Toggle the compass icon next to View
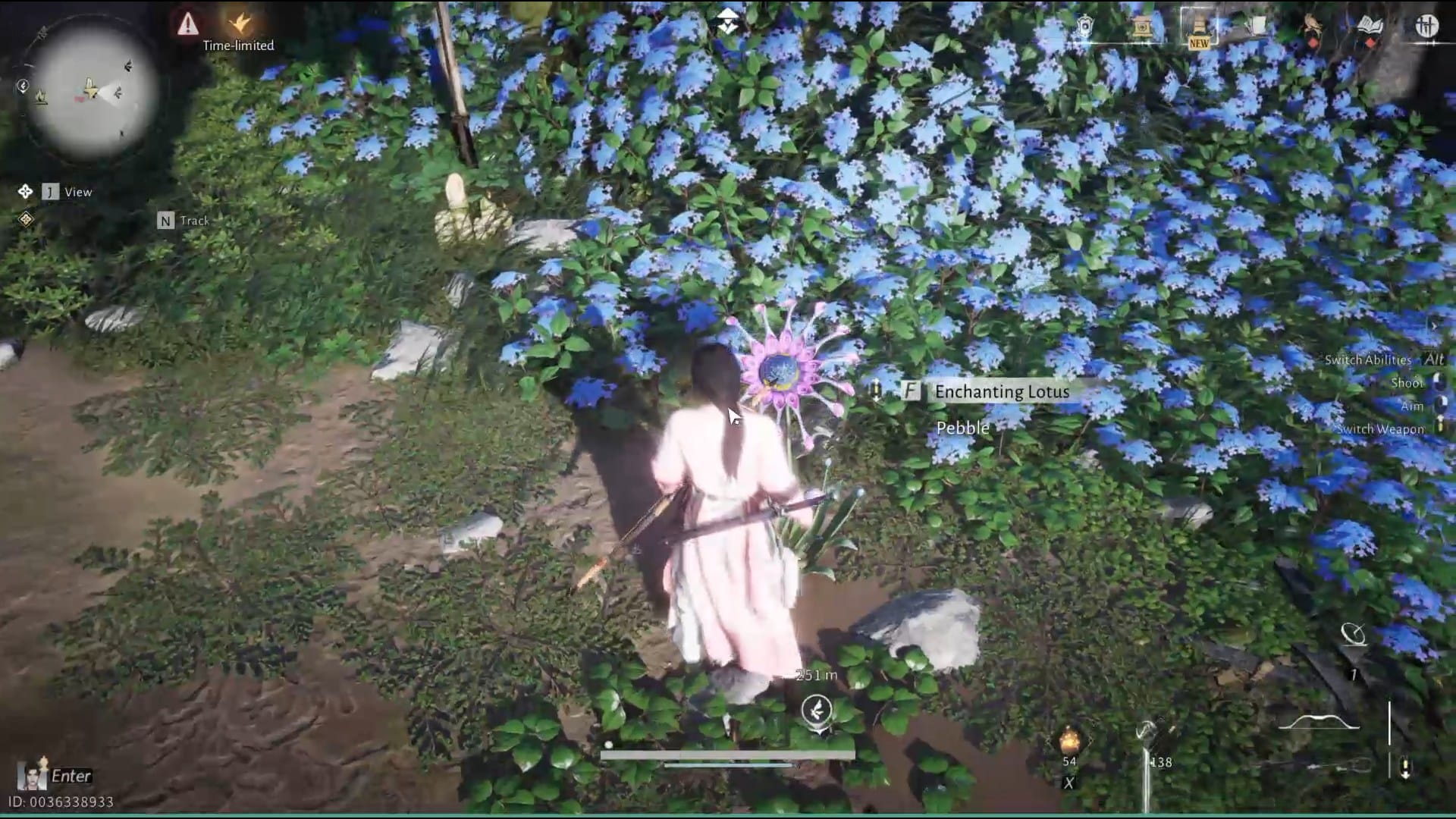Screen dimensions: 1456x819 coord(26,191)
